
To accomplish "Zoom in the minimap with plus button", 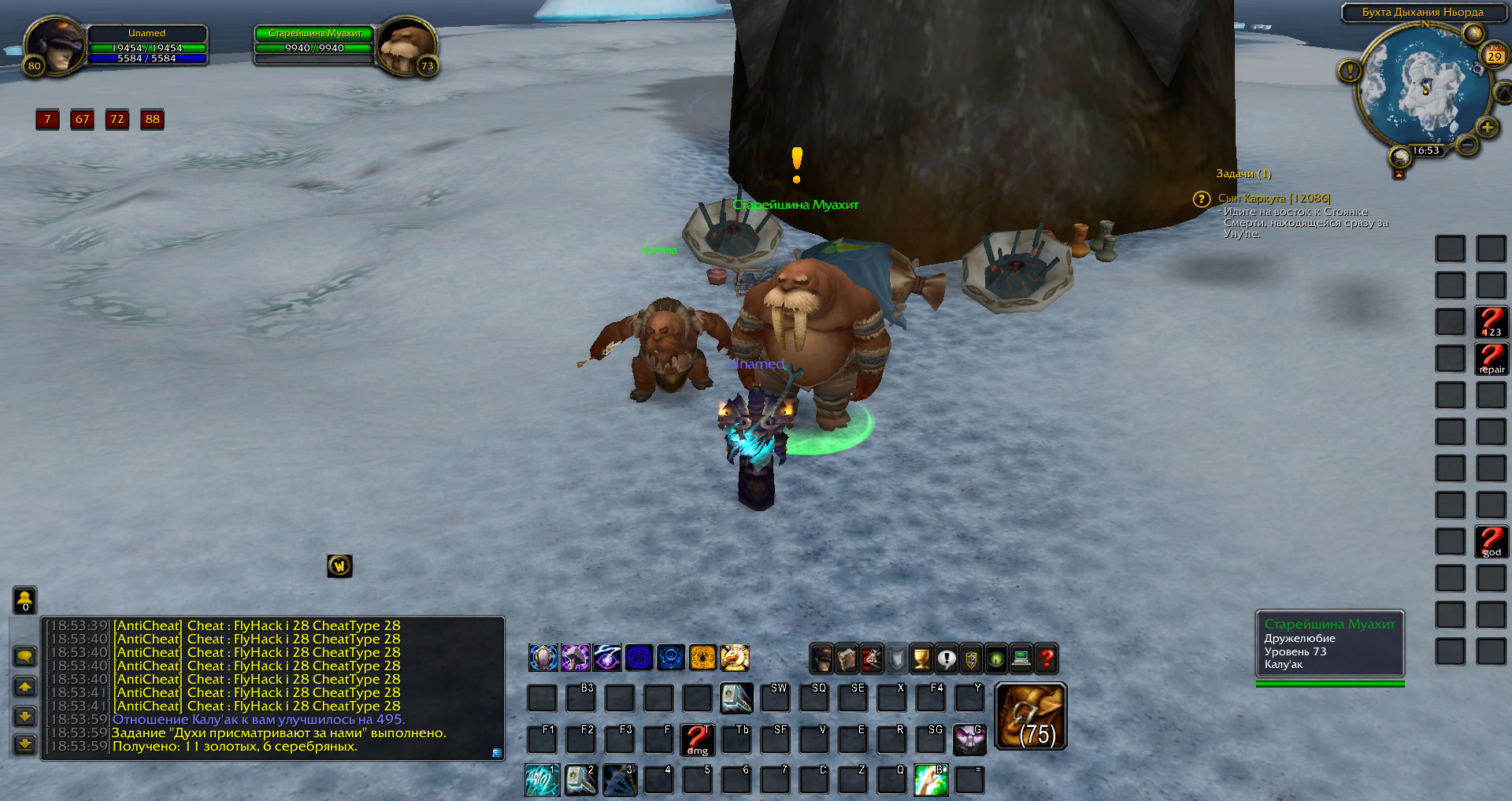I will point(1487,128).
